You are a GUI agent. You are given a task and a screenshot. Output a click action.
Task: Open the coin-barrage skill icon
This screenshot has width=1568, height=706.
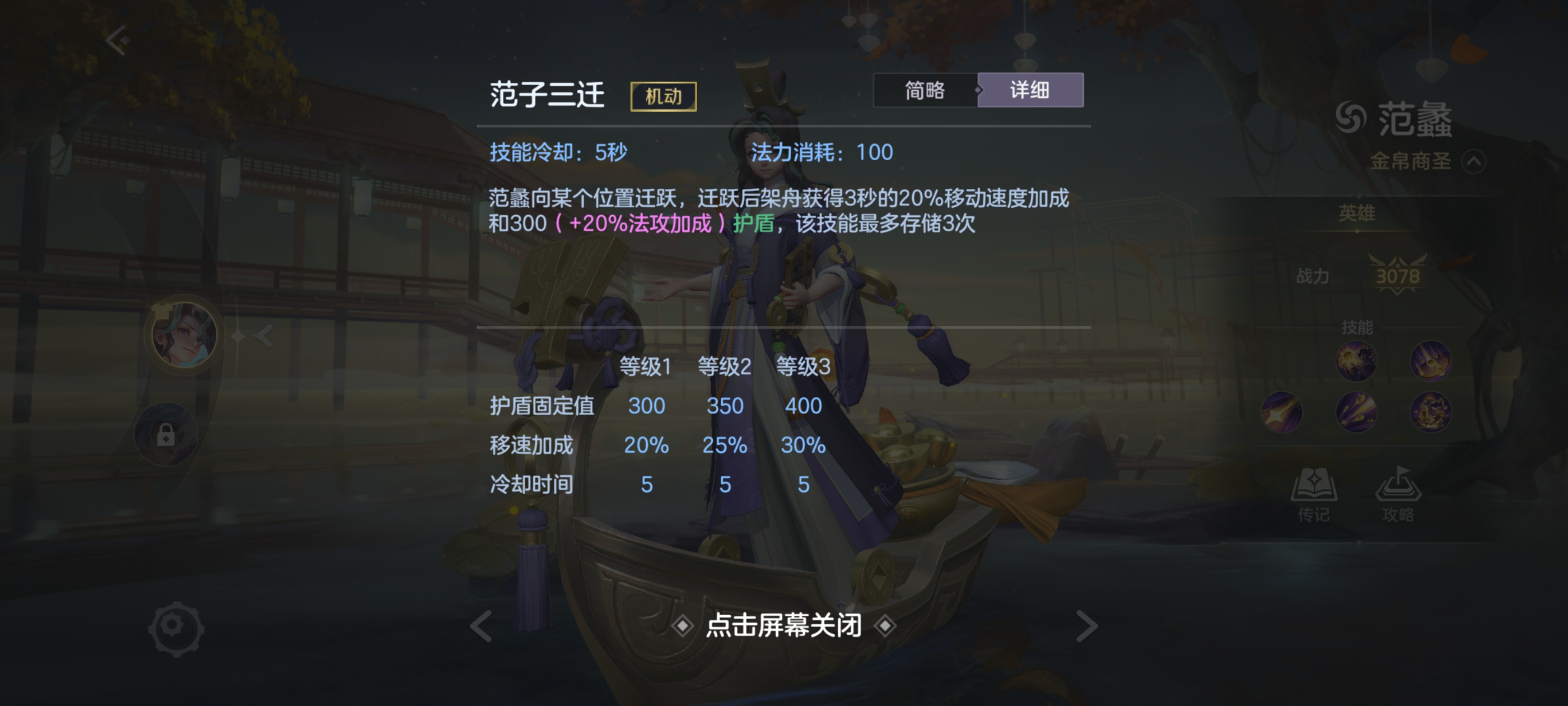coord(1357,412)
